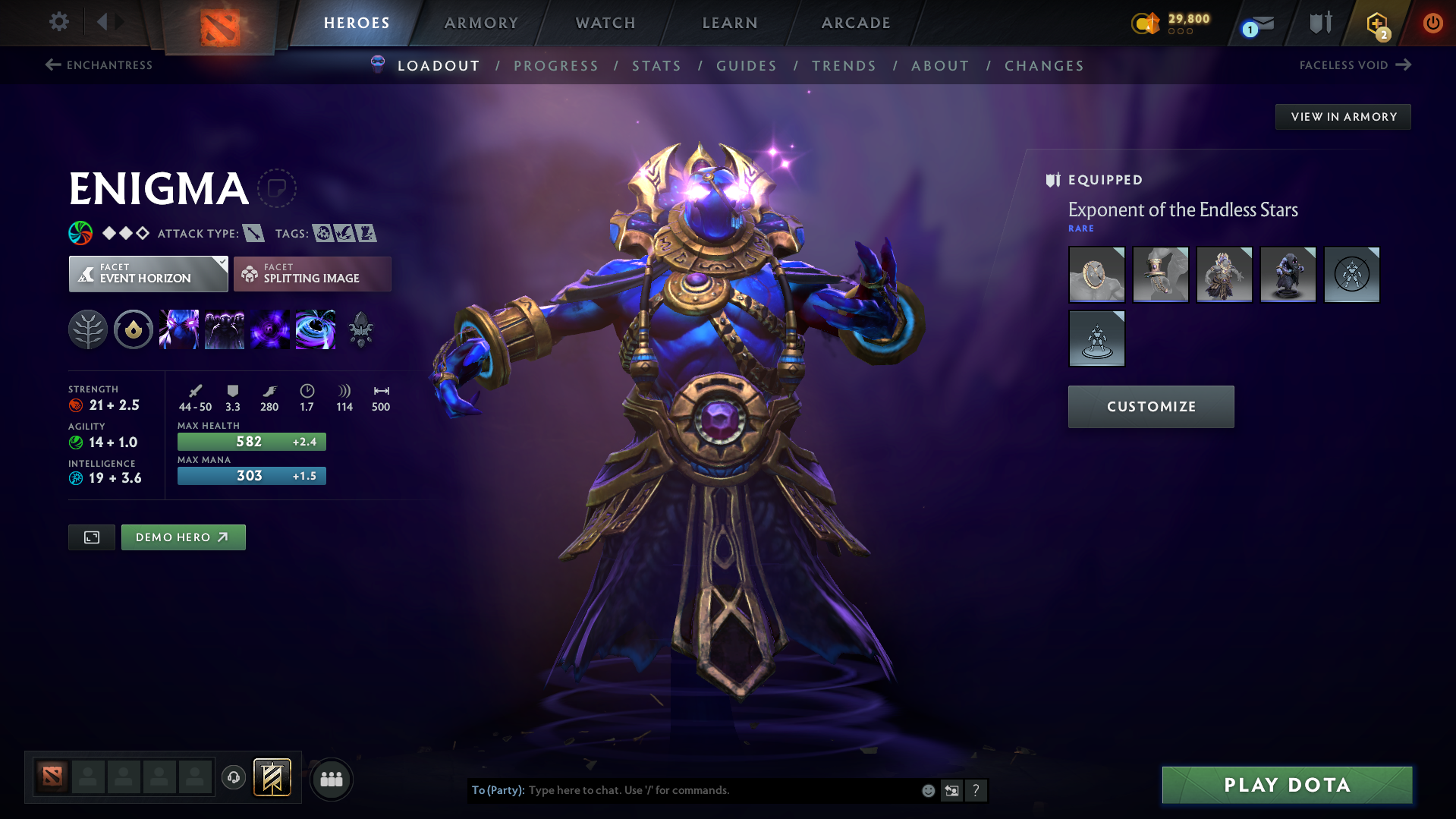Image resolution: width=1456 pixels, height=819 pixels.
Task: Click the power button to exit
Action: pyautogui.click(x=1432, y=23)
